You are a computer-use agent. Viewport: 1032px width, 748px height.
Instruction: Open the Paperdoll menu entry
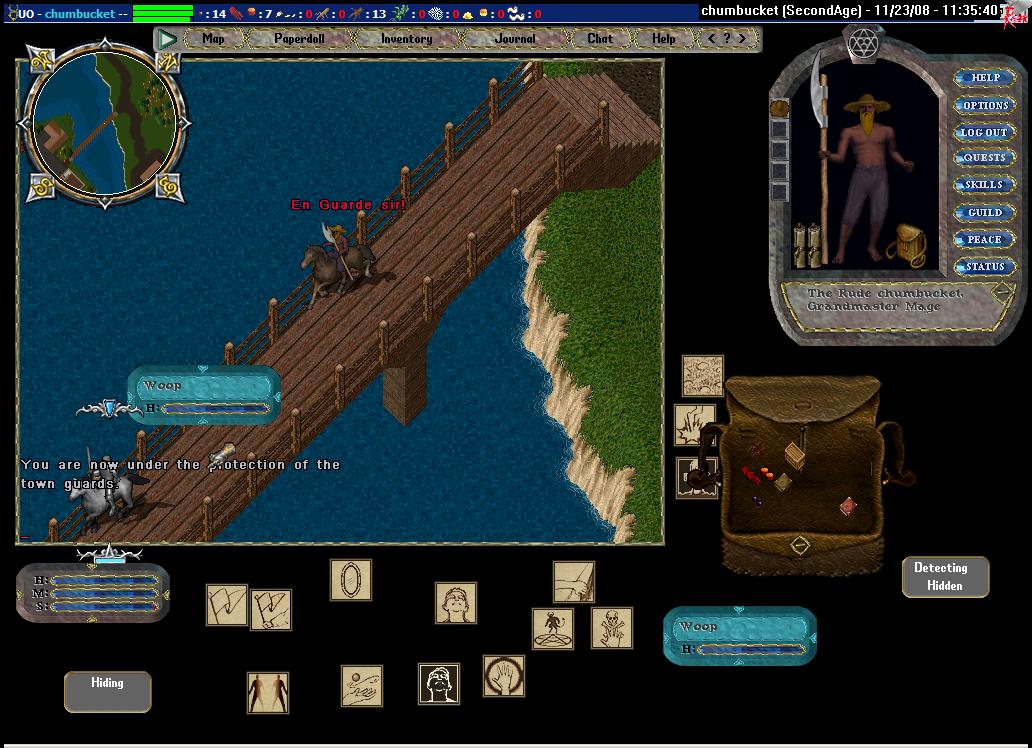pos(299,39)
